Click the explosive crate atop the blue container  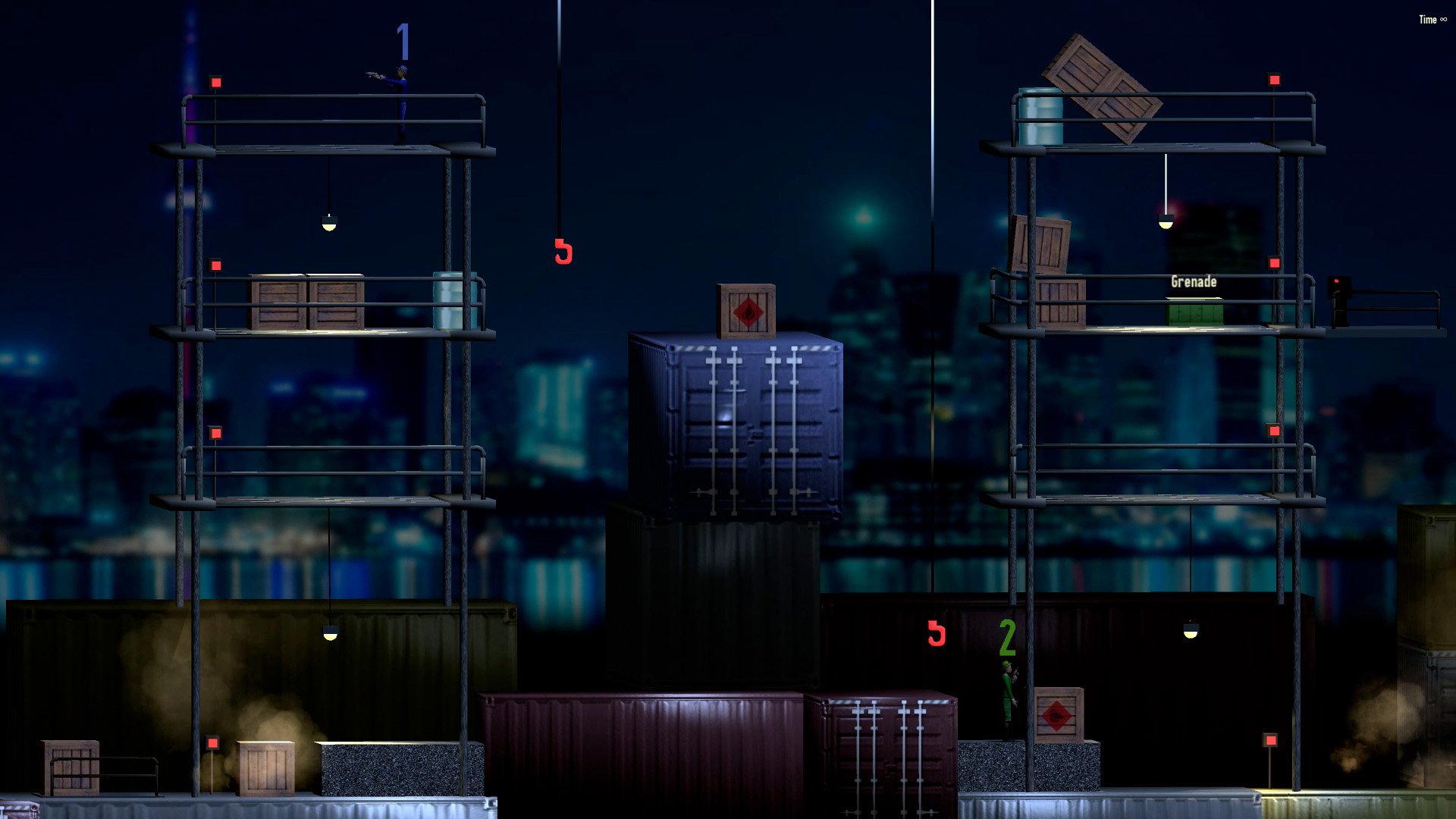pos(747,311)
